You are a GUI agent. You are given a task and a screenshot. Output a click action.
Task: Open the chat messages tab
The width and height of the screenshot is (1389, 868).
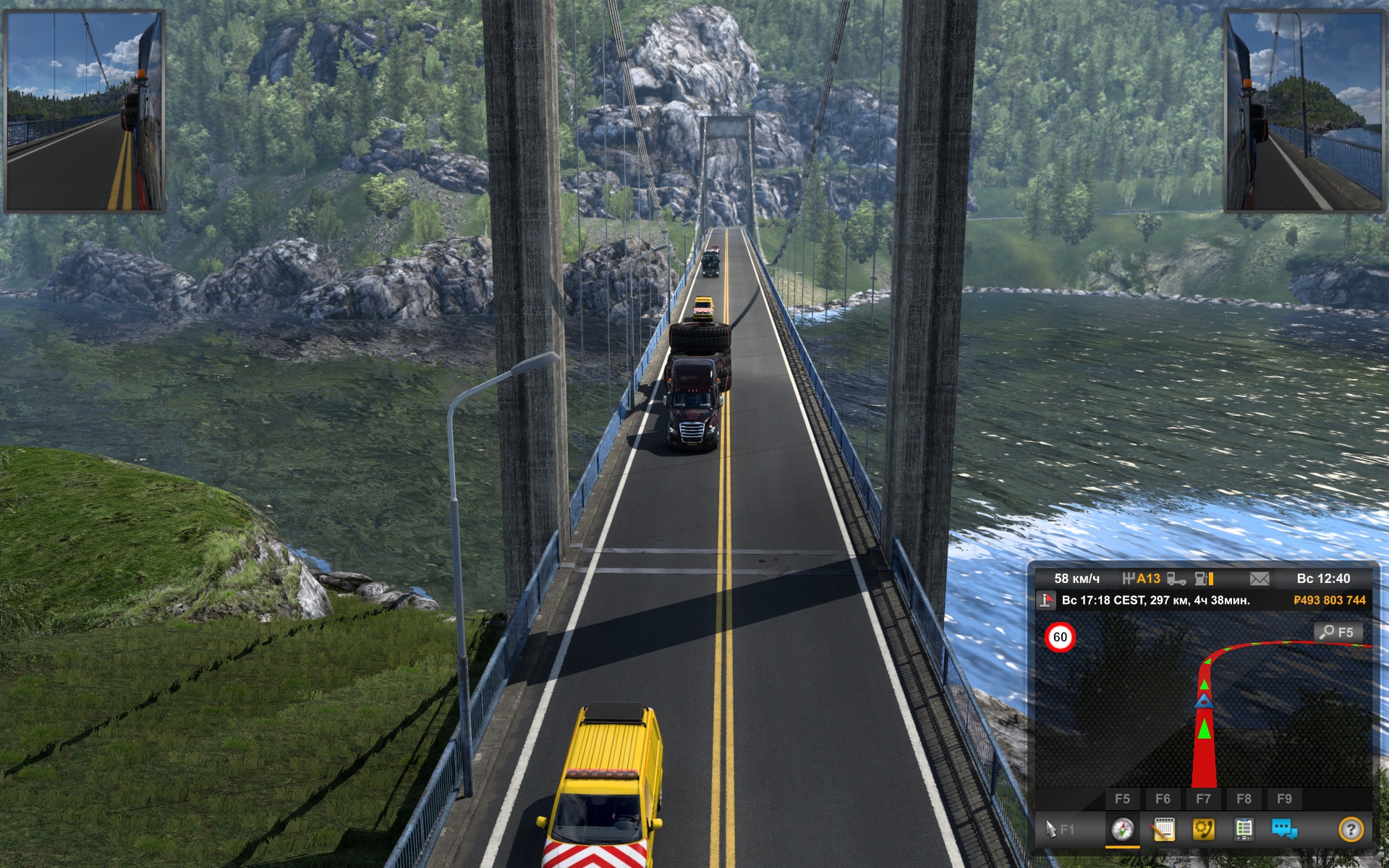pos(1284,829)
